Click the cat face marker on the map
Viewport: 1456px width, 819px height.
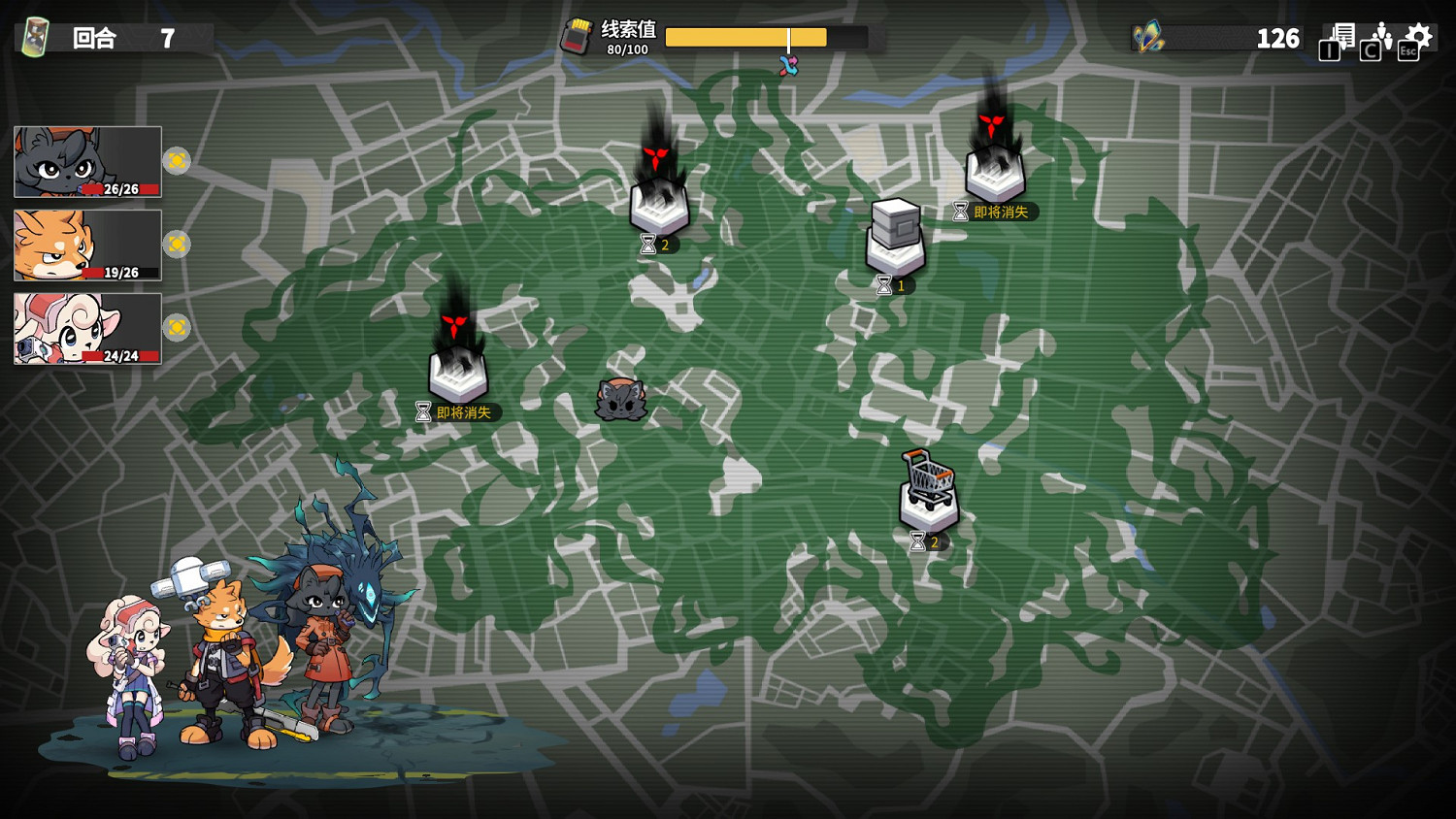click(x=622, y=400)
